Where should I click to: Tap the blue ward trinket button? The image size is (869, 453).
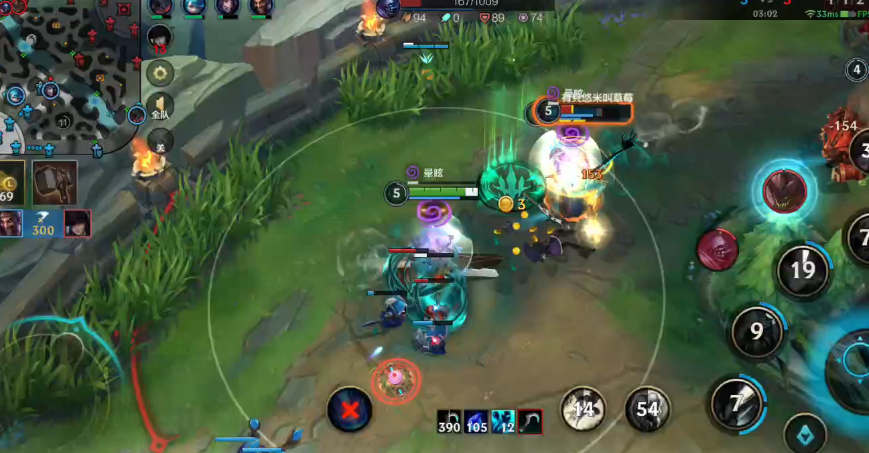point(805,433)
